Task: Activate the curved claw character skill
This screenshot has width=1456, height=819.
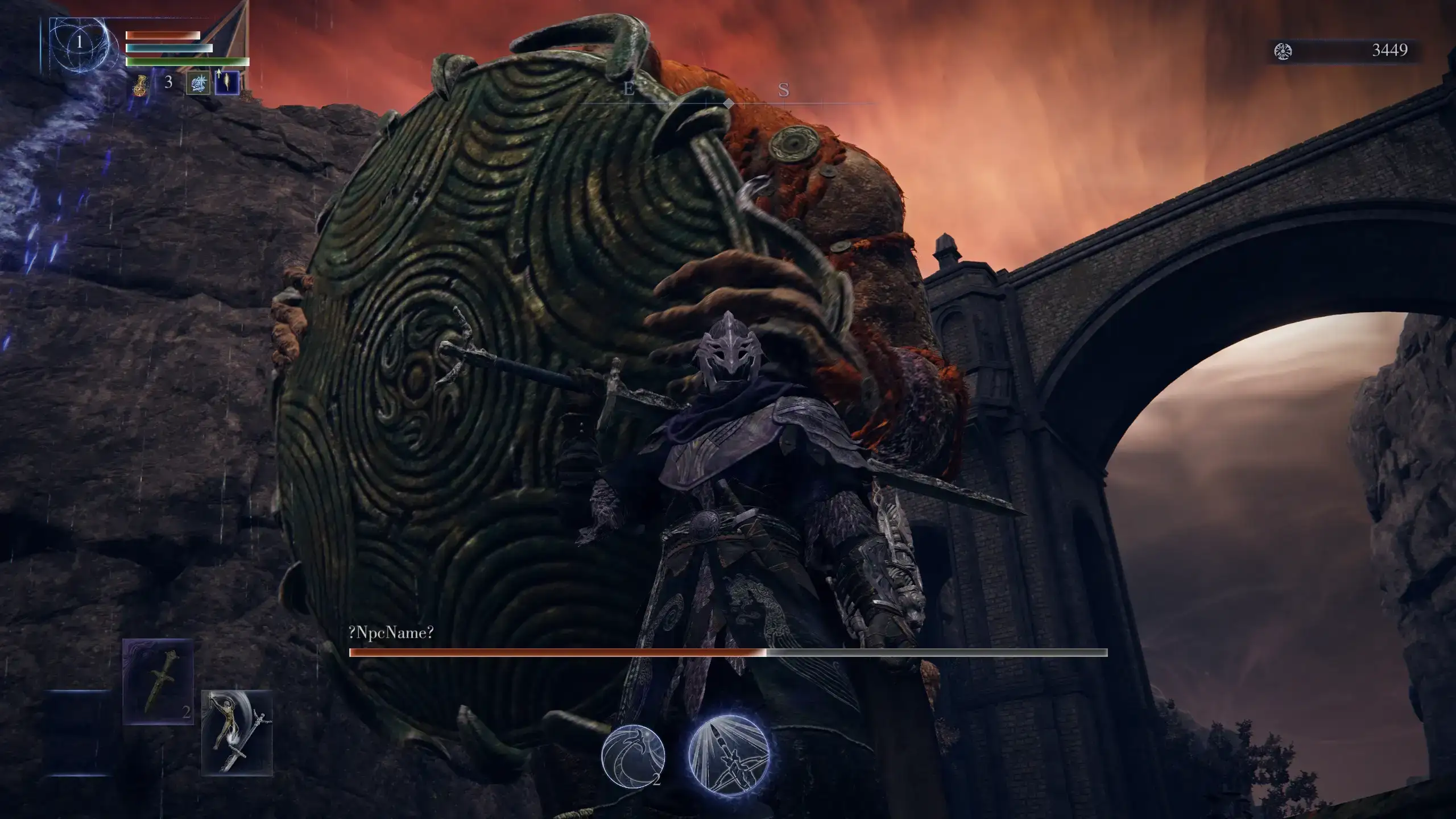Action: click(x=633, y=756)
